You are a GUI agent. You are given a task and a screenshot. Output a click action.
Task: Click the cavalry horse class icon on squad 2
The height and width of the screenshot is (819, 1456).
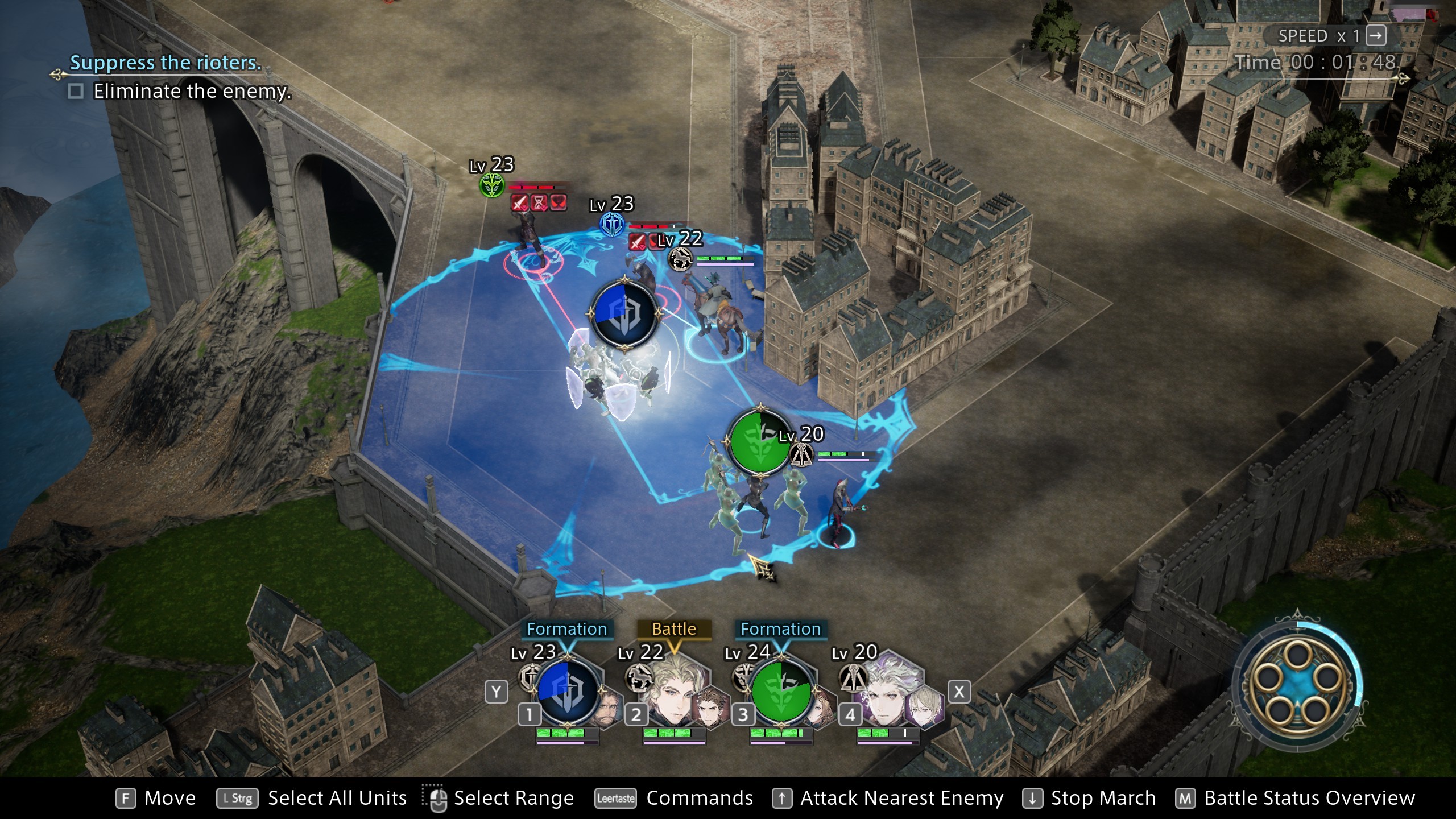[x=640, y=679]
